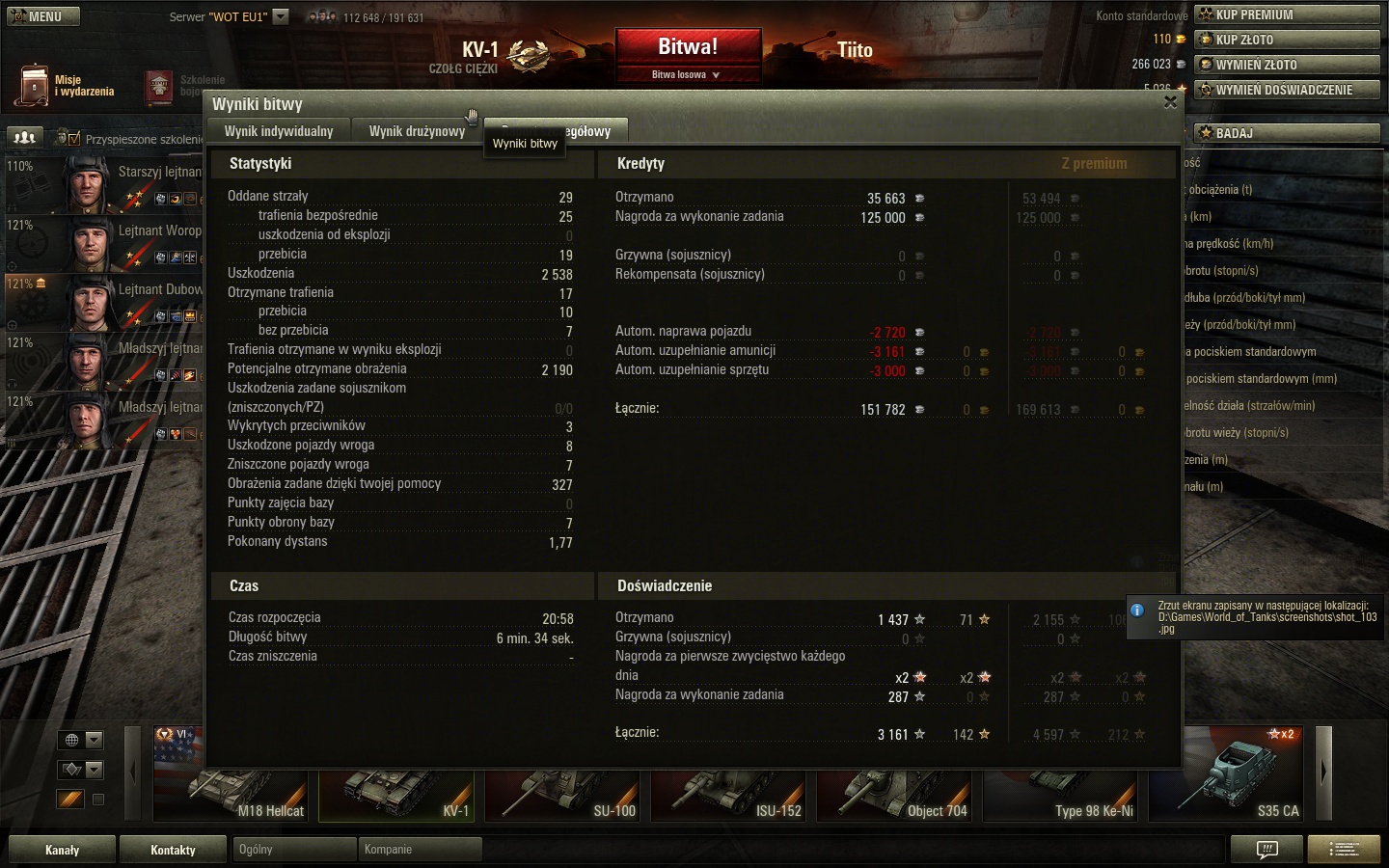Image resolution: width=1389 pixels, height=868 pixels.
Task: Click Kup Złoto button
Action: 1288,40
